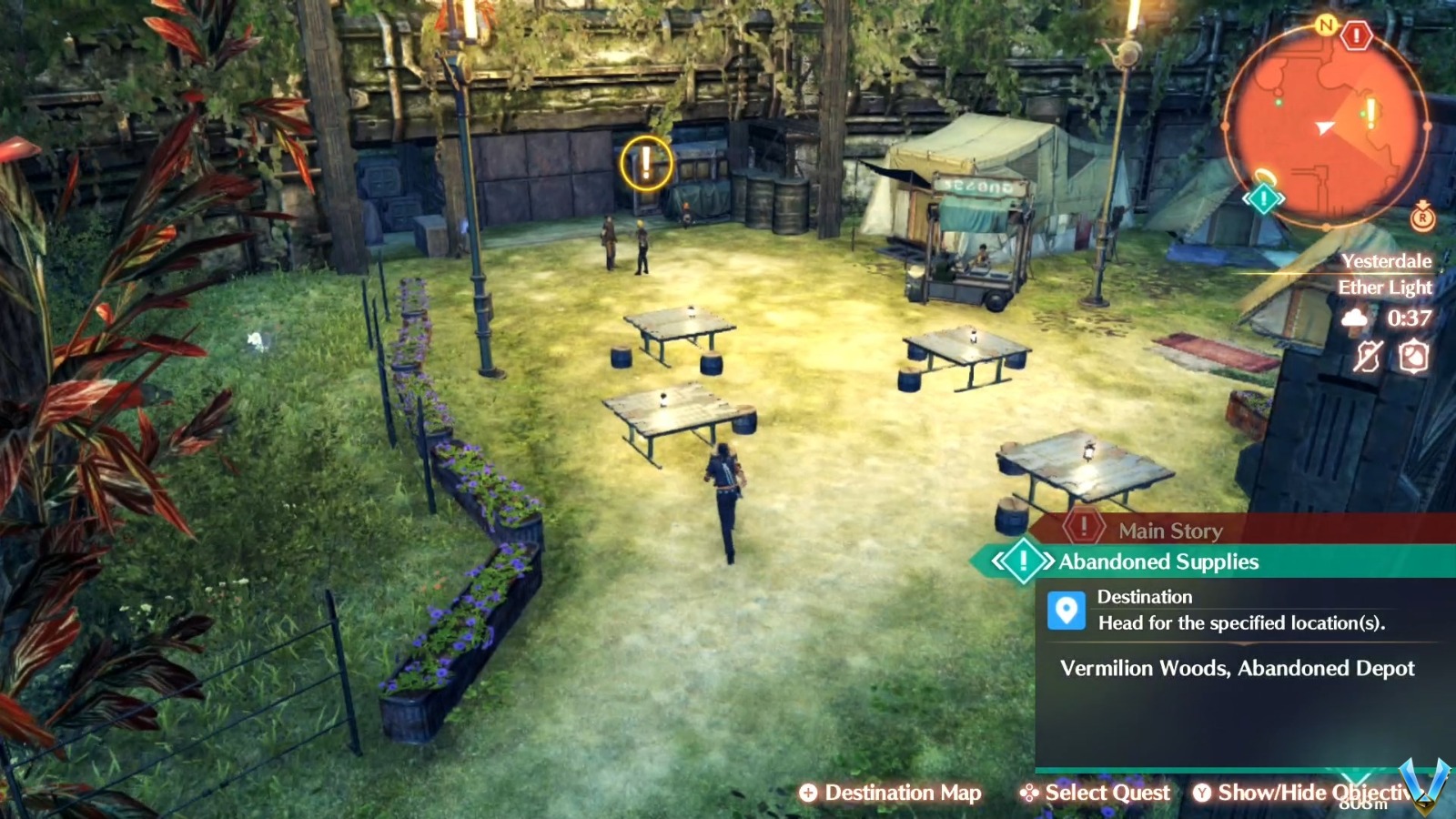Click the 808m distance indicator
The width and height of the screenshot is (1456, 819).
1363,804
